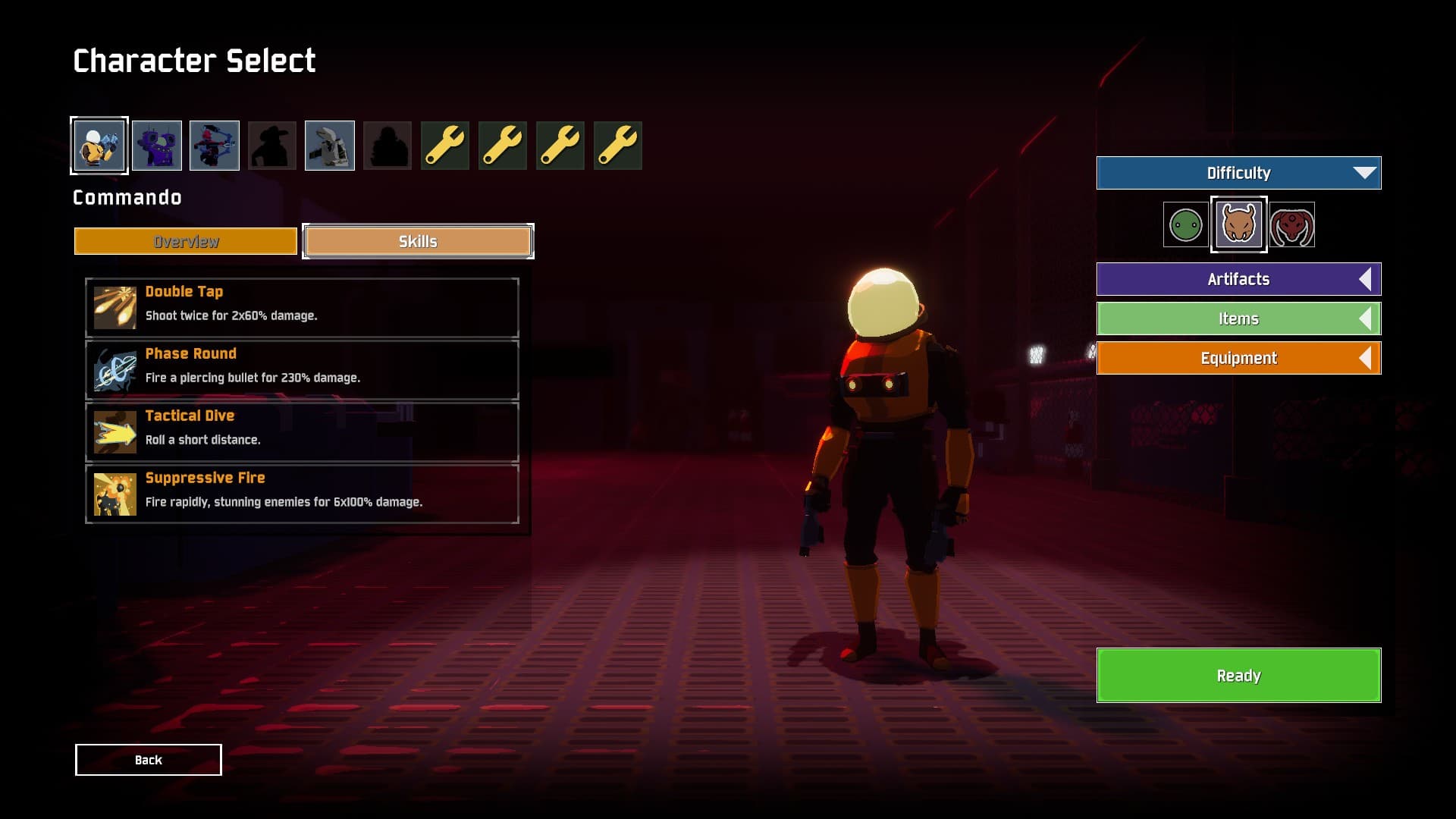This screenshot has width=1456, height=819.
Task: Expand the Artifacts section
Action: [1238, 279]
